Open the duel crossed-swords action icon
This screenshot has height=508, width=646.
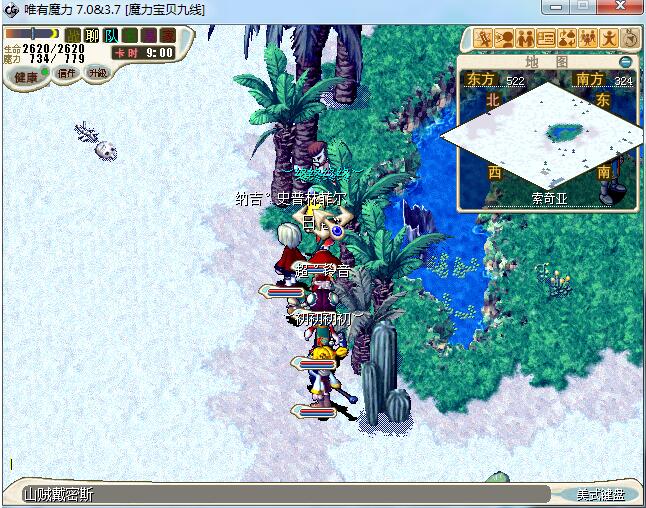pos(483,39)
